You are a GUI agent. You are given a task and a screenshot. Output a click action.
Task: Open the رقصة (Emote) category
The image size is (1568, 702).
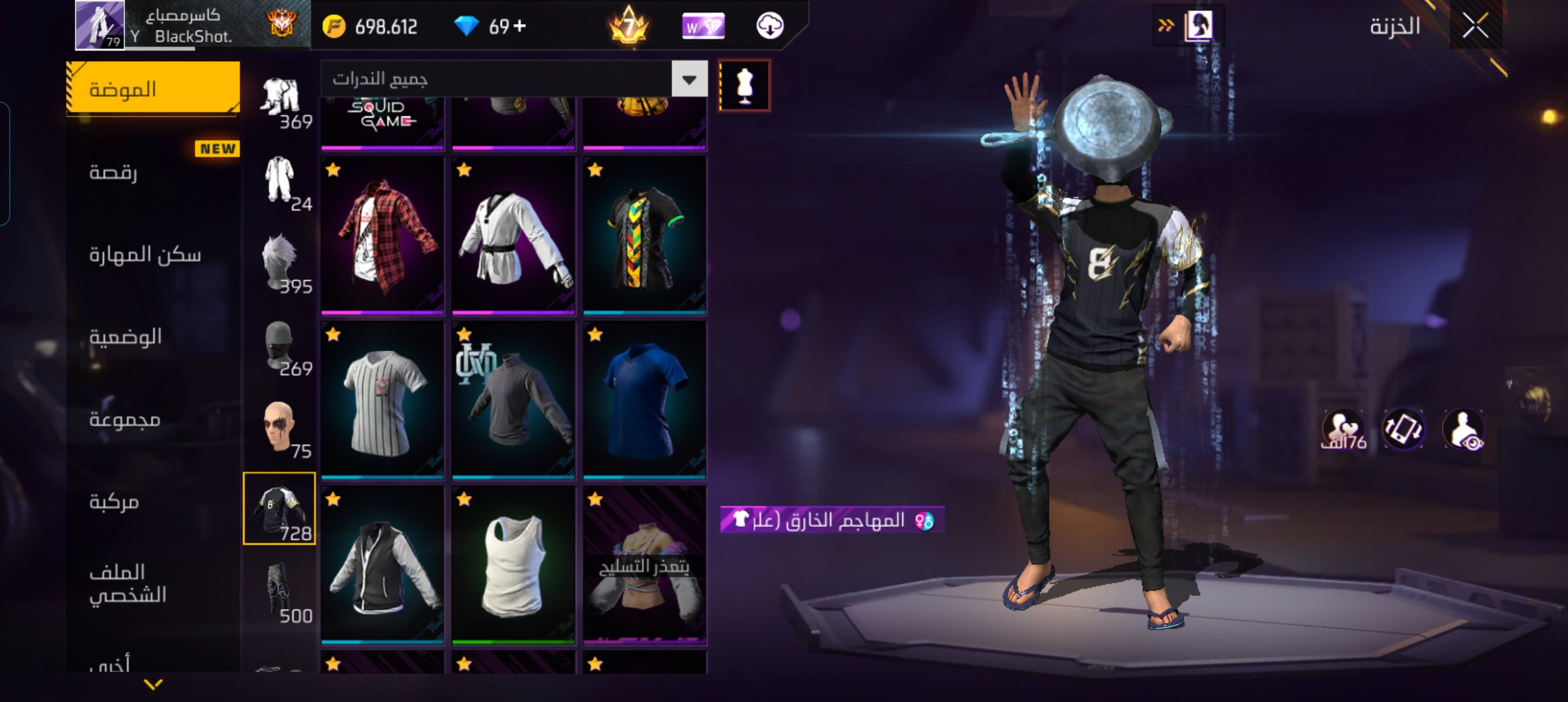point(114,172)
